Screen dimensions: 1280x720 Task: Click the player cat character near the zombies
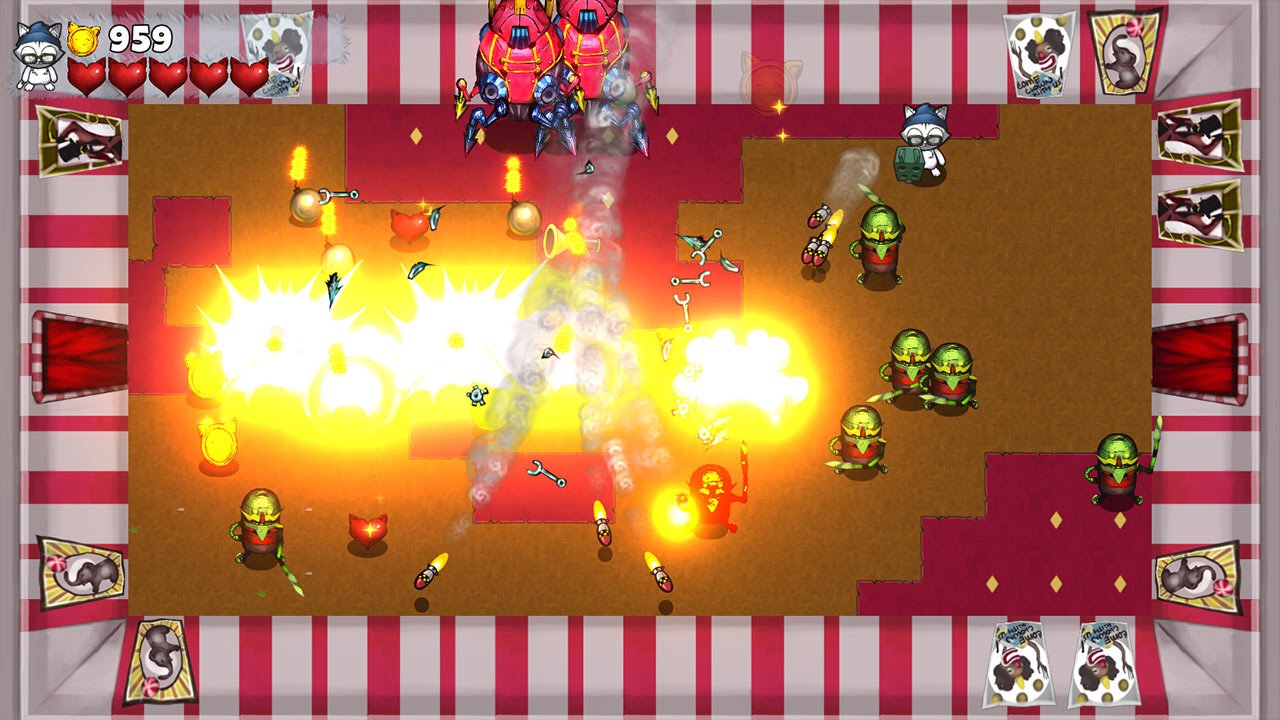(923, 140)
